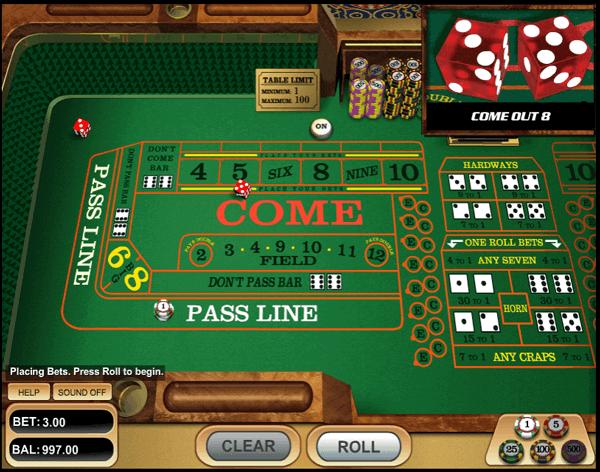Select the 500 value chip
The image size is (600, 472).
pos(575,450)
